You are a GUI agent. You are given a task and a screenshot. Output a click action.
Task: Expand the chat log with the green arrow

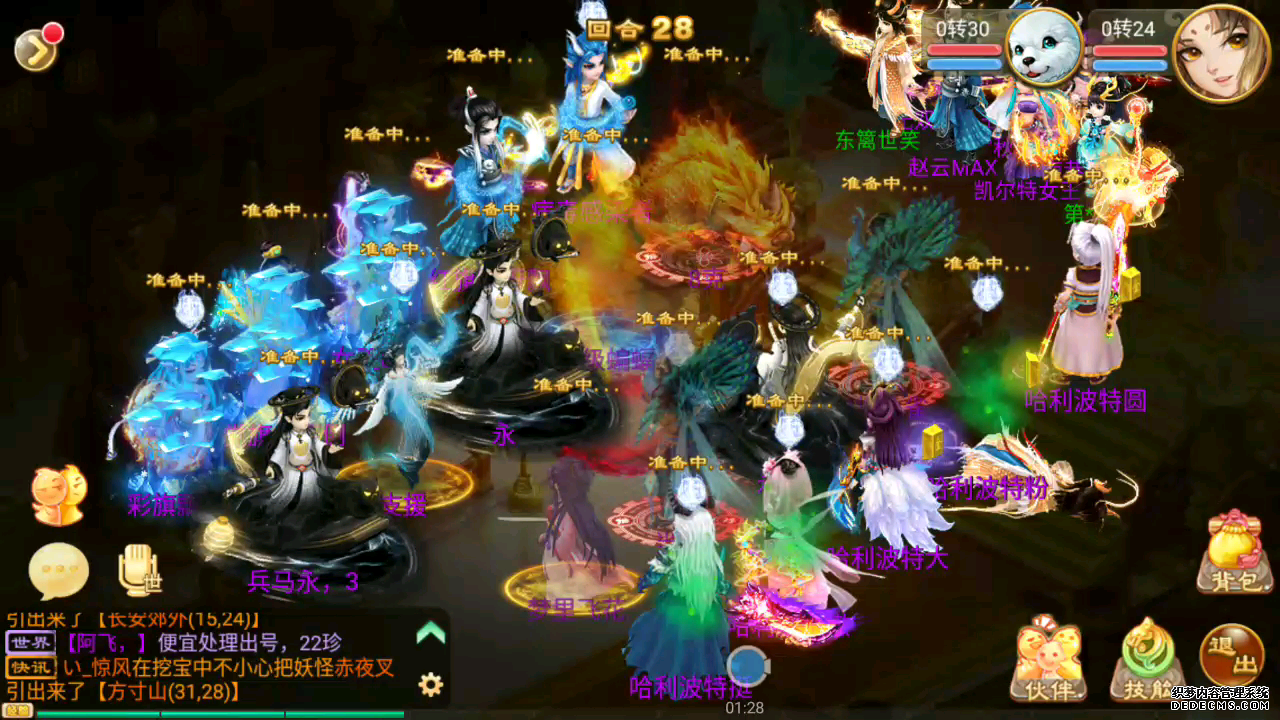[x=430, y=632]
